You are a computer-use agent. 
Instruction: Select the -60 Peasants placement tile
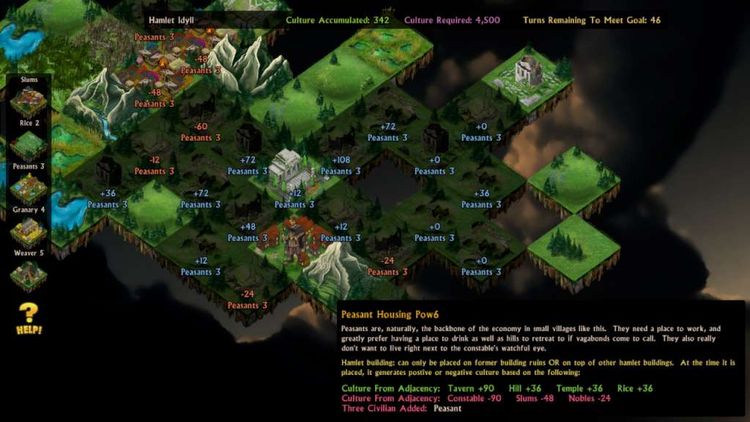[x=202, y=132]
